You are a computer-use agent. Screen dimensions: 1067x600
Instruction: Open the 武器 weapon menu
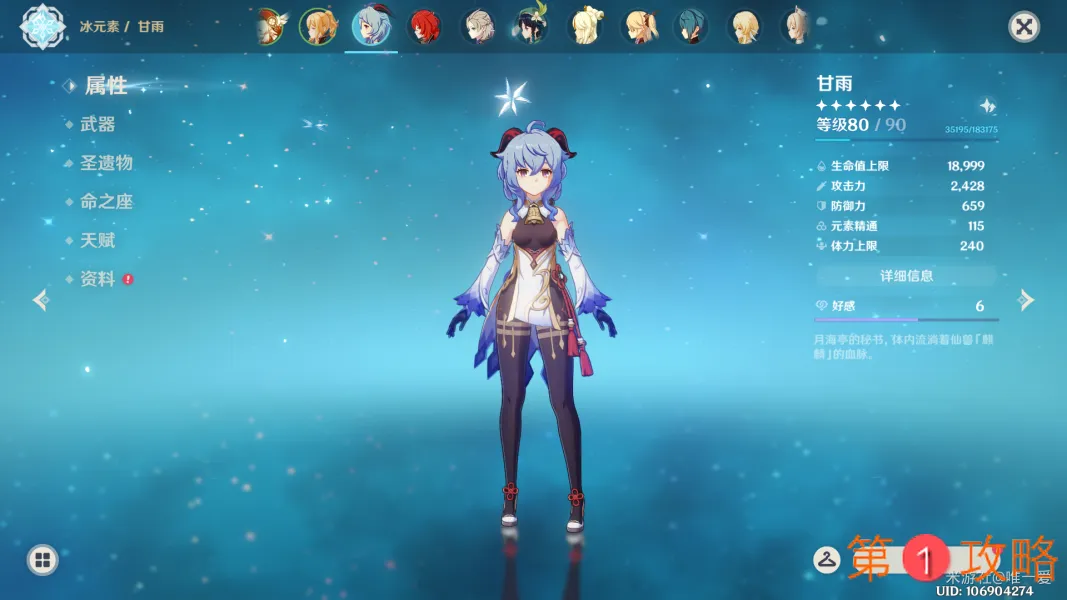[x=98, y=124]
